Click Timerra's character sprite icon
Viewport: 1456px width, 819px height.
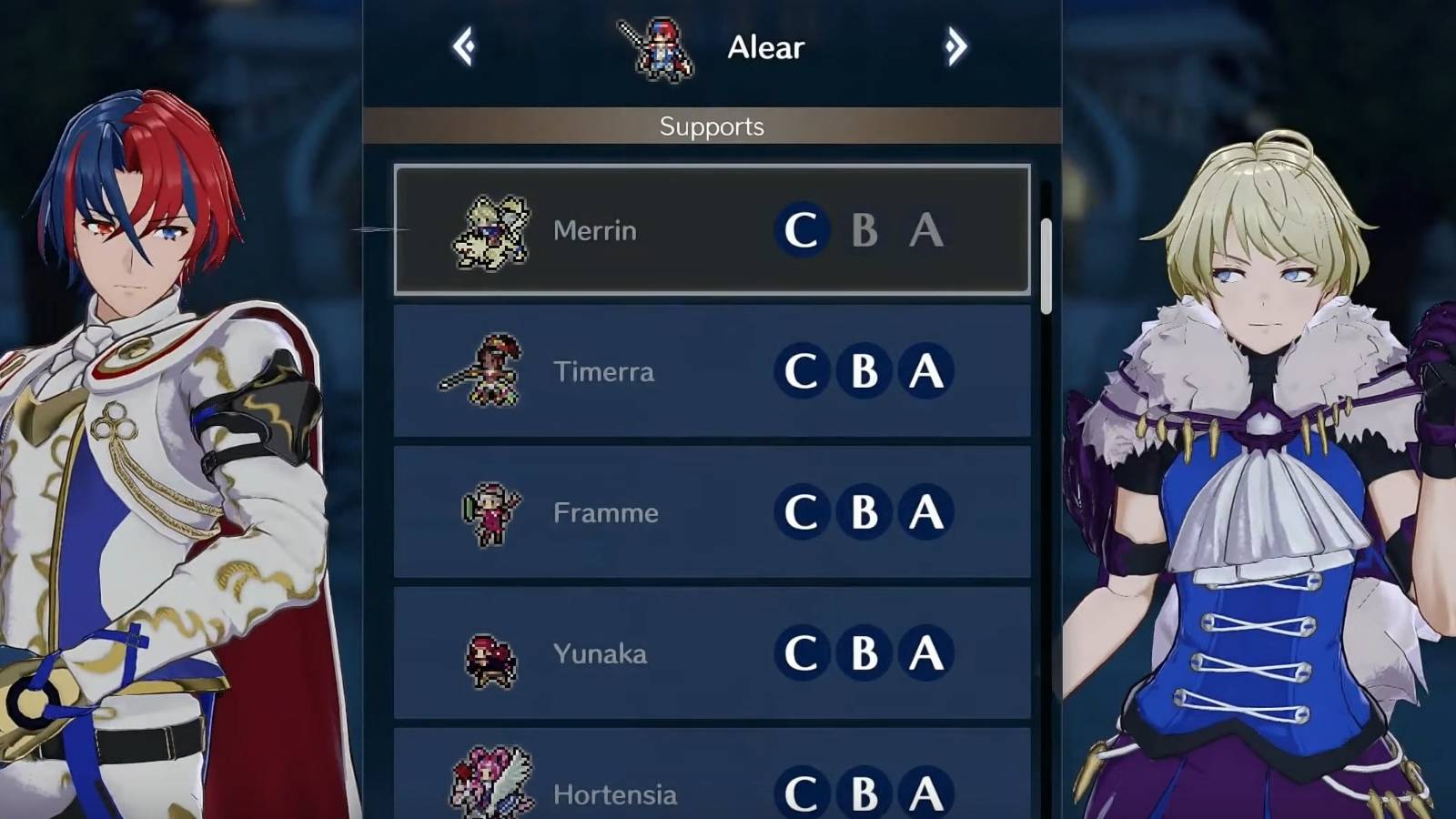(x=485, y=371)
